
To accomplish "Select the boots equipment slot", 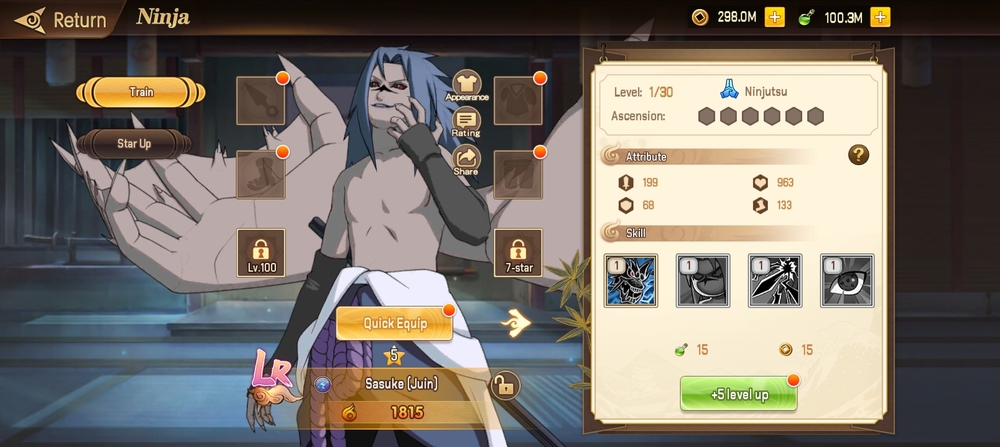I will click(x=261, y=174).
